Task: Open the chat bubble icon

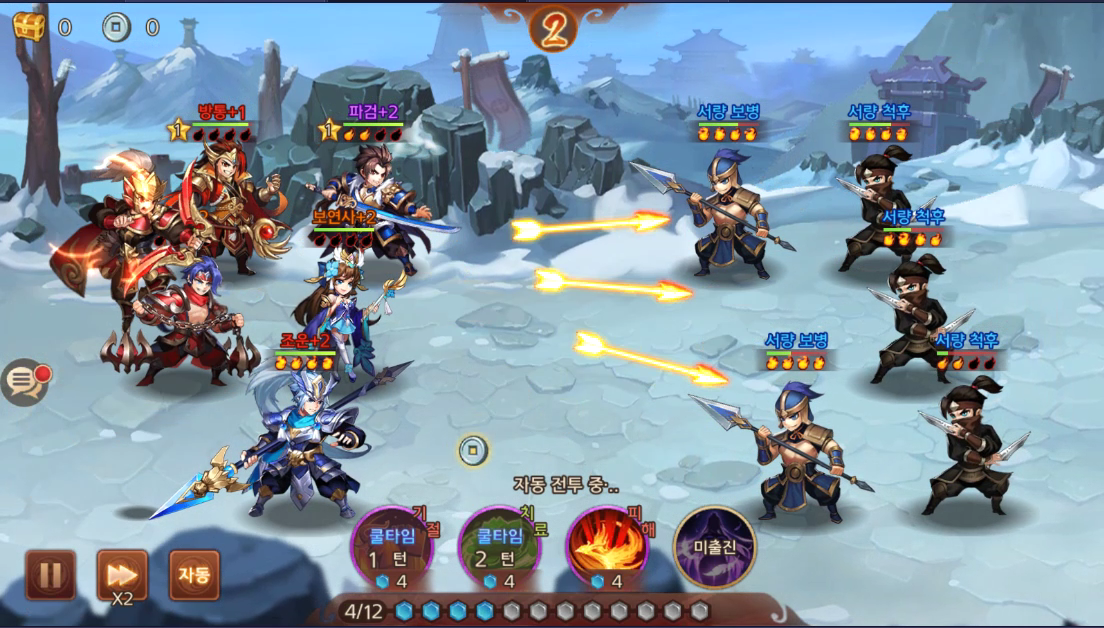Action: click(x=23, y=381)
